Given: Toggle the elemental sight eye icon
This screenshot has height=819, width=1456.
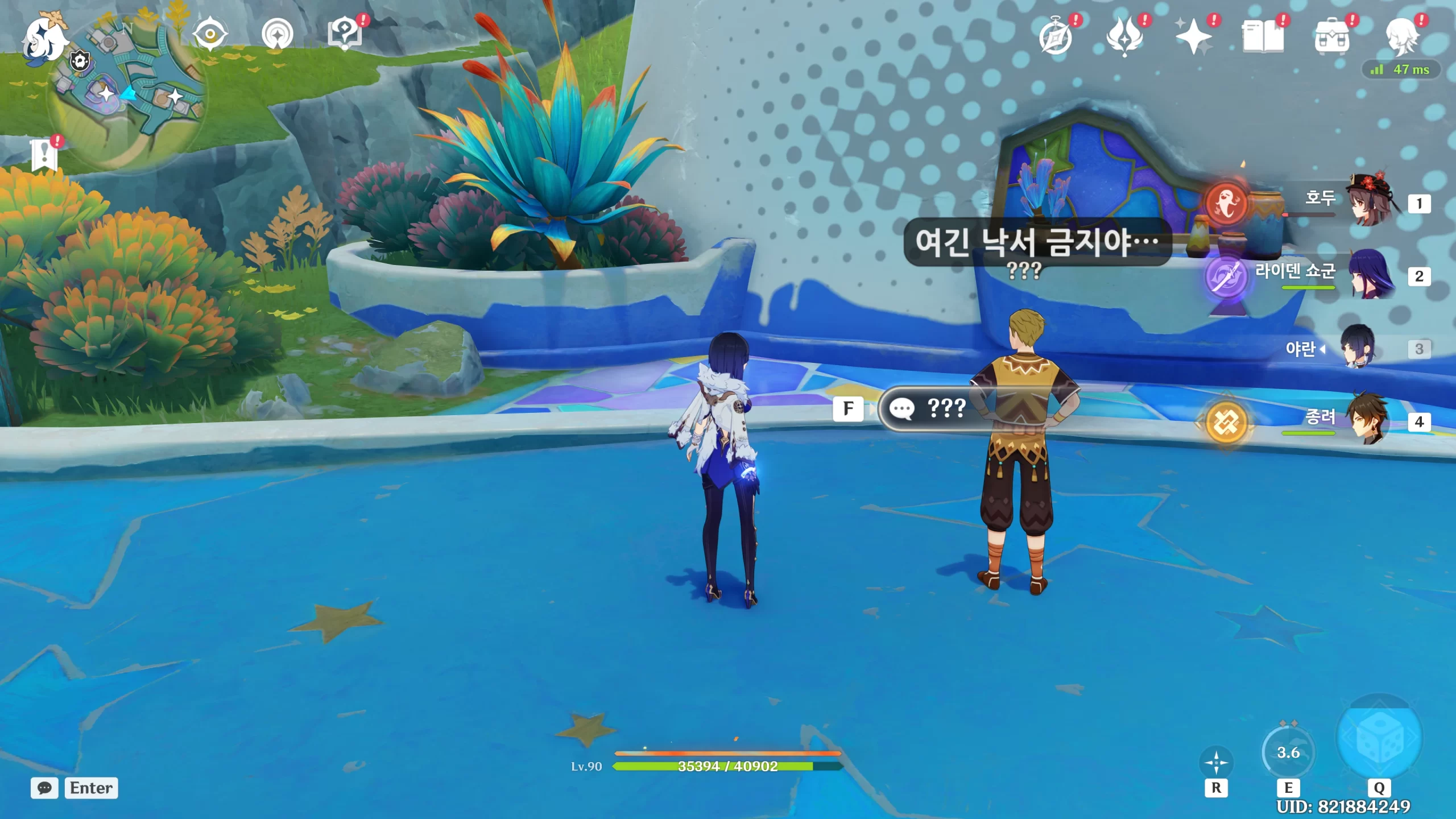Looking at the screenshot, I should tap(210, 35).
